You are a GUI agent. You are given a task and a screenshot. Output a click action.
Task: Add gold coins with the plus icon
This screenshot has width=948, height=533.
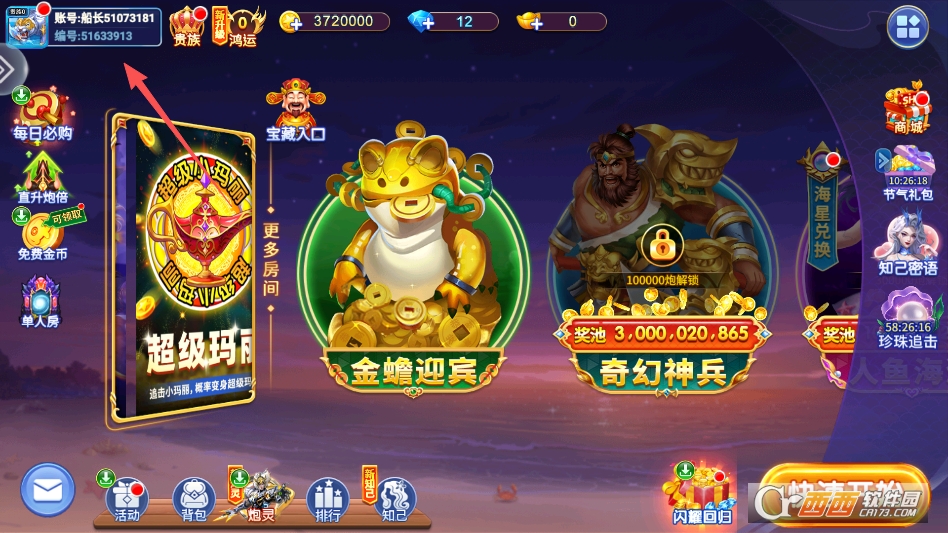pyautogui.click(x=291, y=22)
